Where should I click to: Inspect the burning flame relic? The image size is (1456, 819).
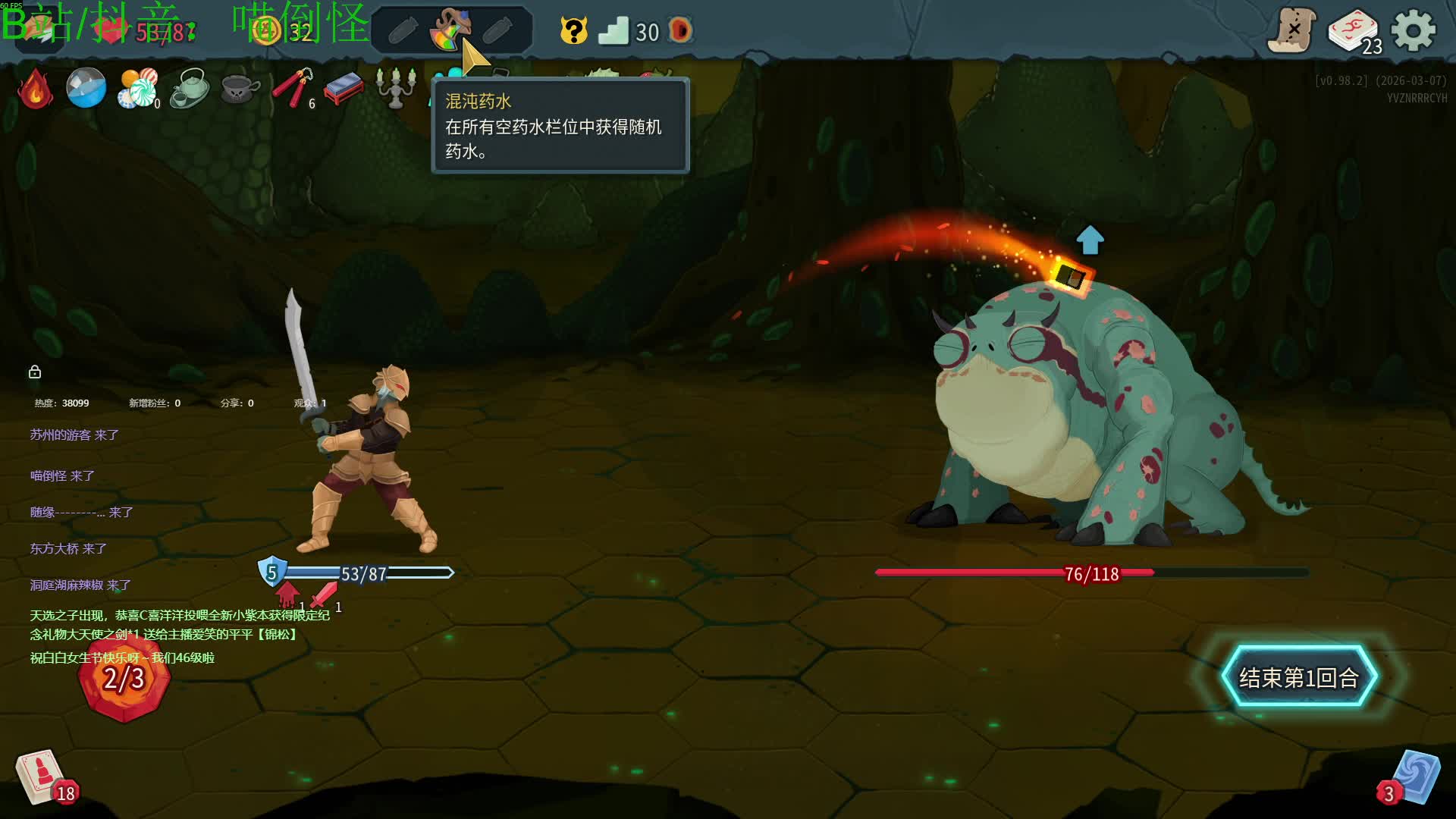pyautogui.click(x=35, y=89)
